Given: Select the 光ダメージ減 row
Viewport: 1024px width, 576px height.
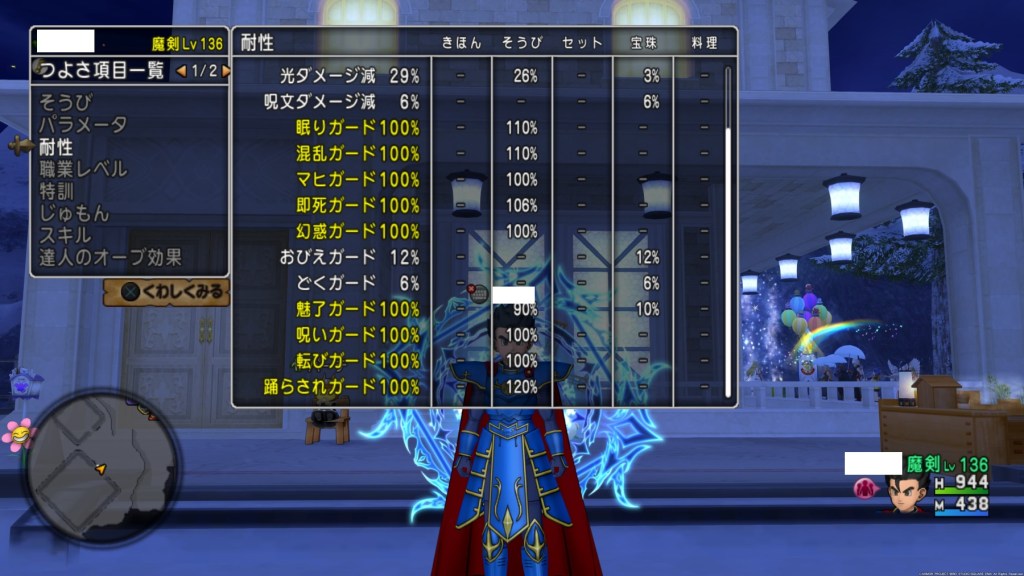Looking at the screenshot, I should tap(350, 76).
